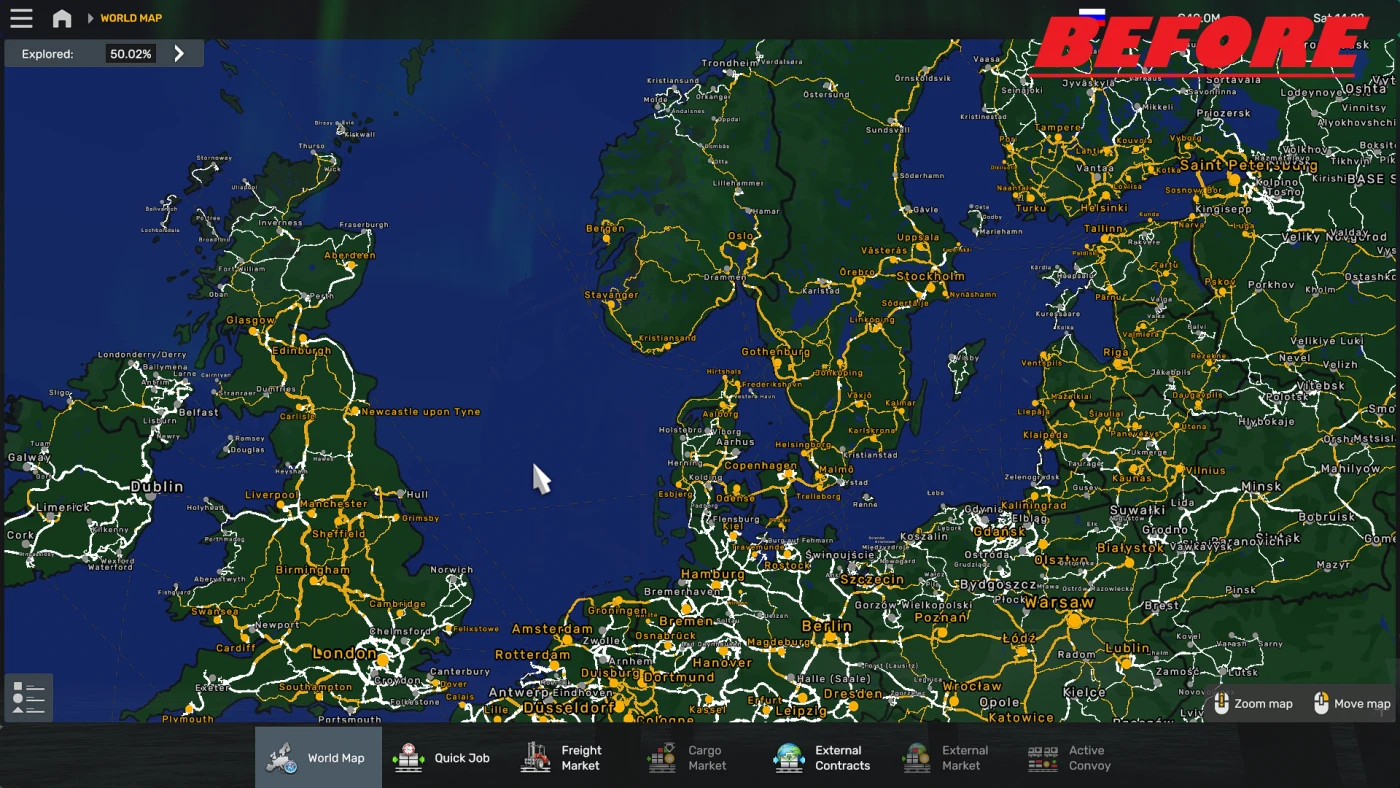
Task: Select the Berlin city marker
Action: [x=832, y=635]
